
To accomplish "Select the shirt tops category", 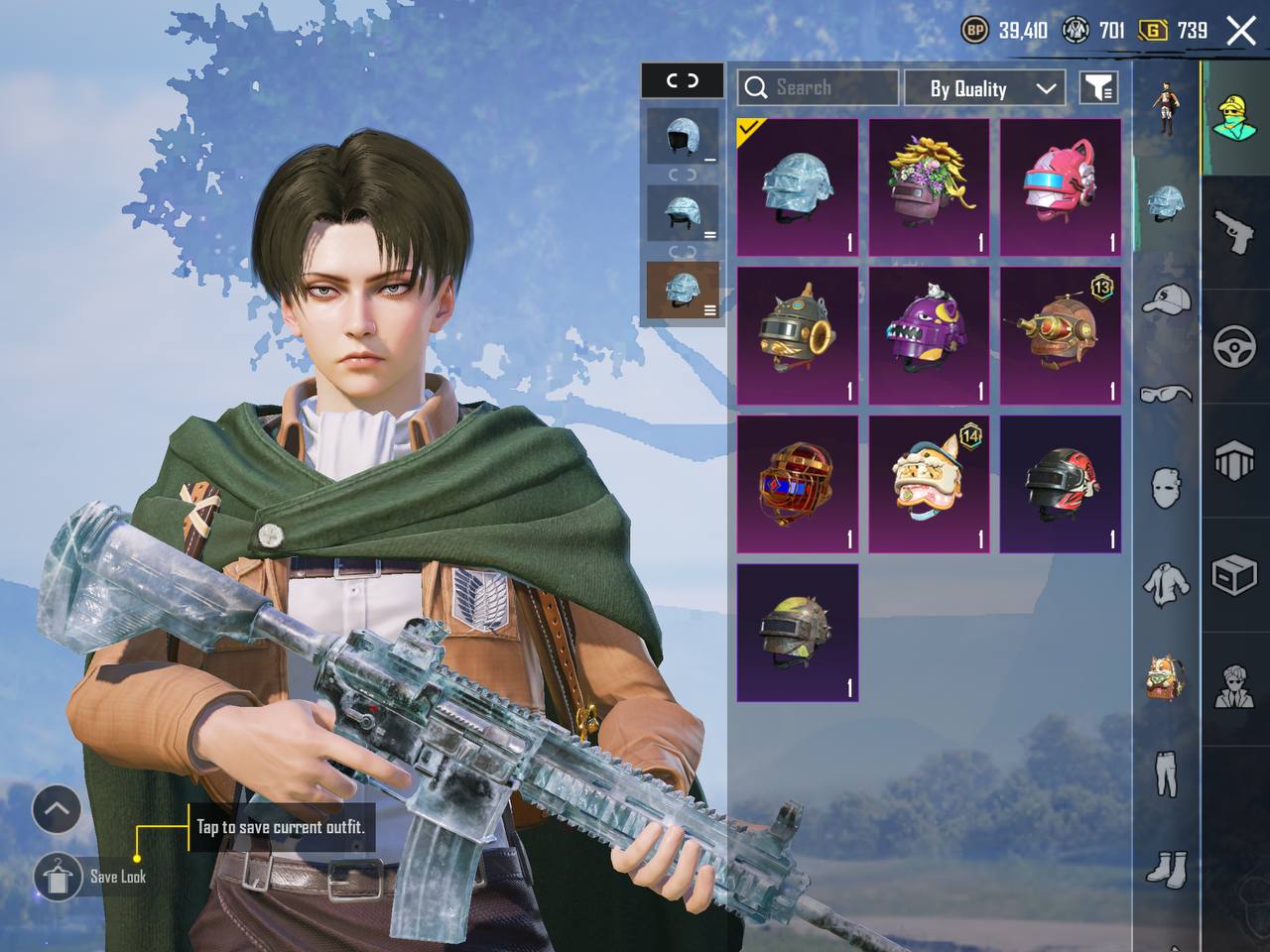I will pyautogui.click(x=1166, y=584).
